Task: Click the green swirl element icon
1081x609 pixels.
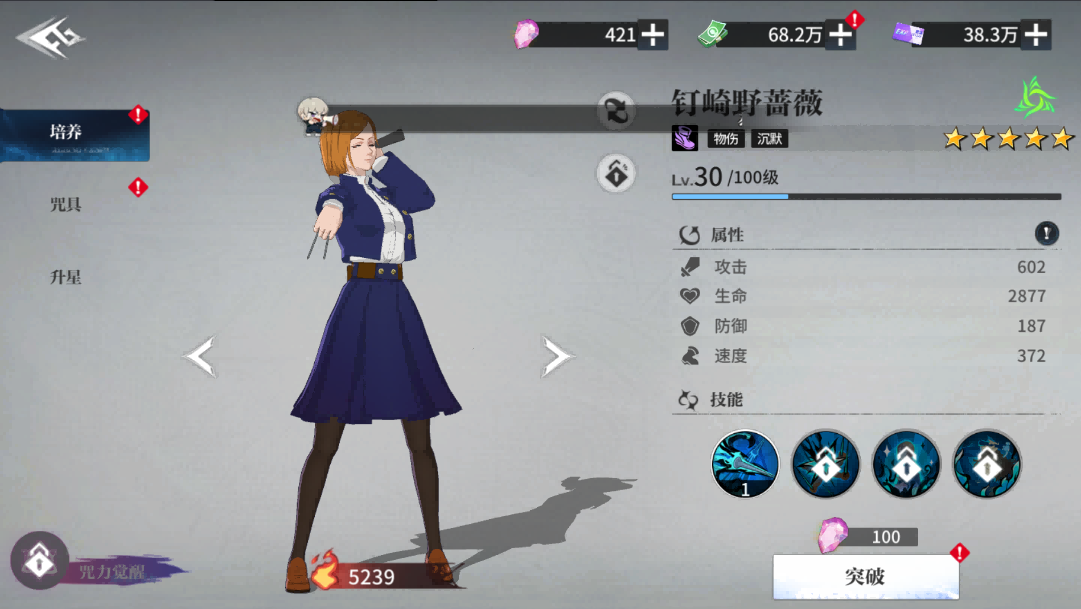Action: 1034,98
